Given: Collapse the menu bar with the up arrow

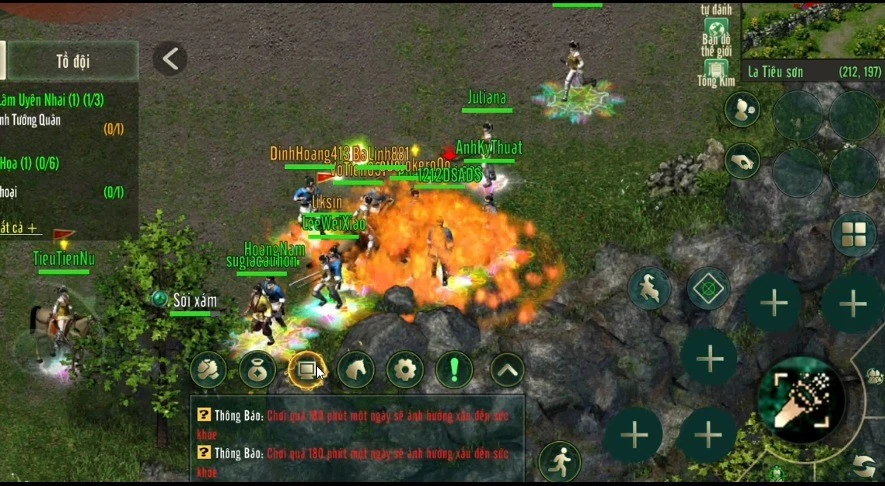Looking at the screenshot, I should click(507, 370).
